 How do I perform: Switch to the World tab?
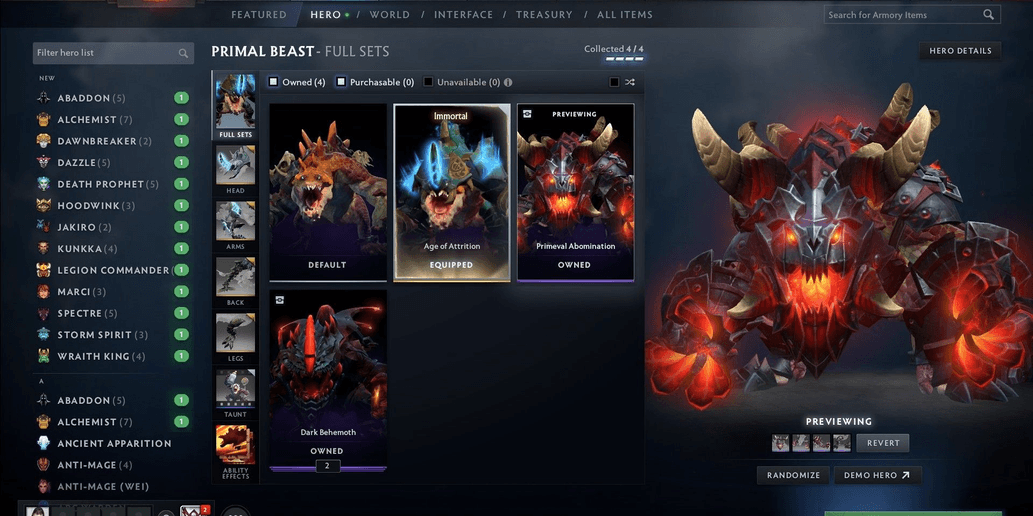[x=389, y=15]
